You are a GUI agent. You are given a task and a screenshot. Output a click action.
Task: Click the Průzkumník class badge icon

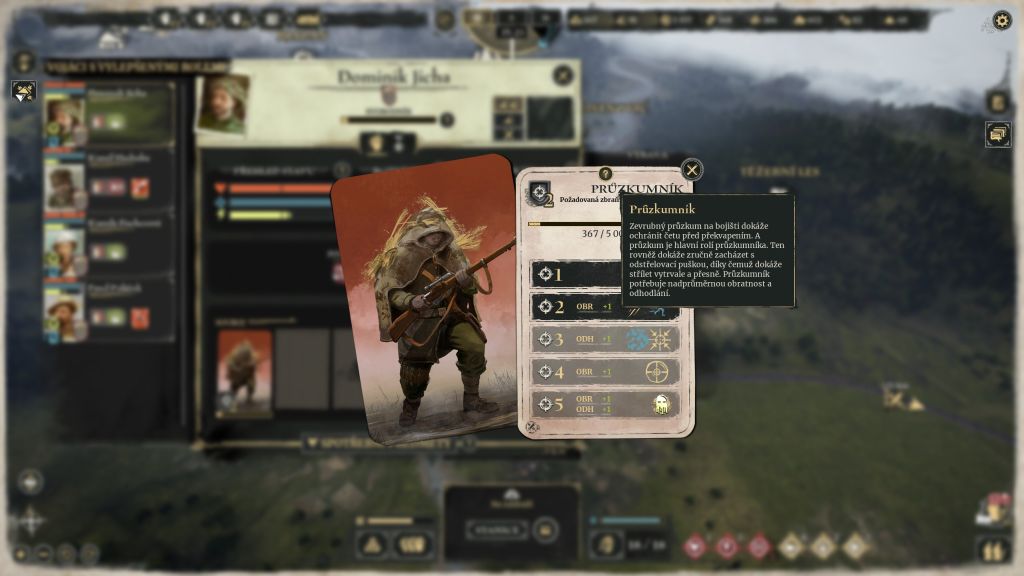click(x=542, y=194)
